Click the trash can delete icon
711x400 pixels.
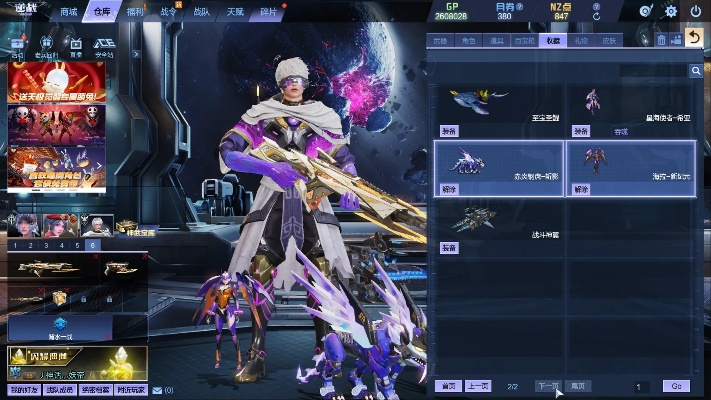(x=662, y=39)
